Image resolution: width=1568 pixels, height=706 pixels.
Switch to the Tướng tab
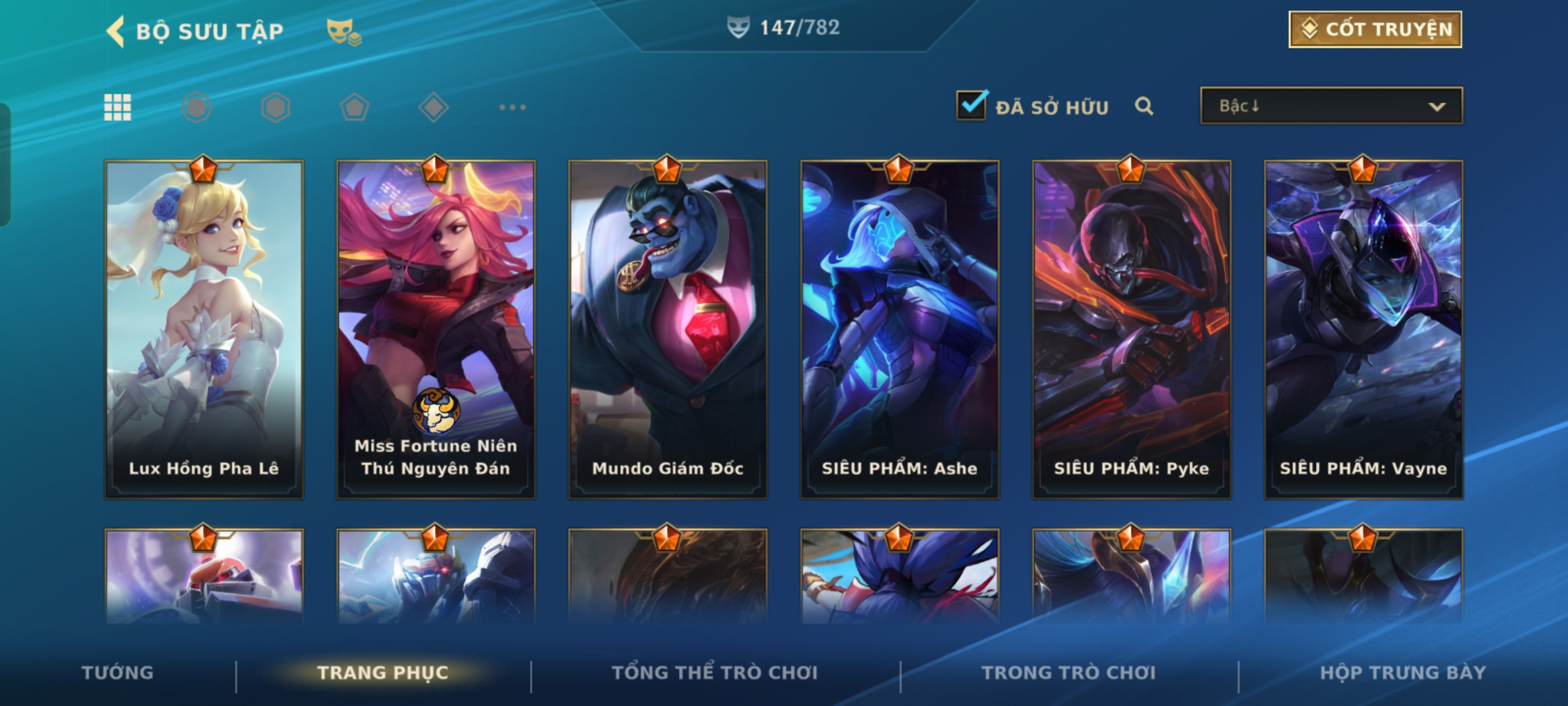pos(118,673)
